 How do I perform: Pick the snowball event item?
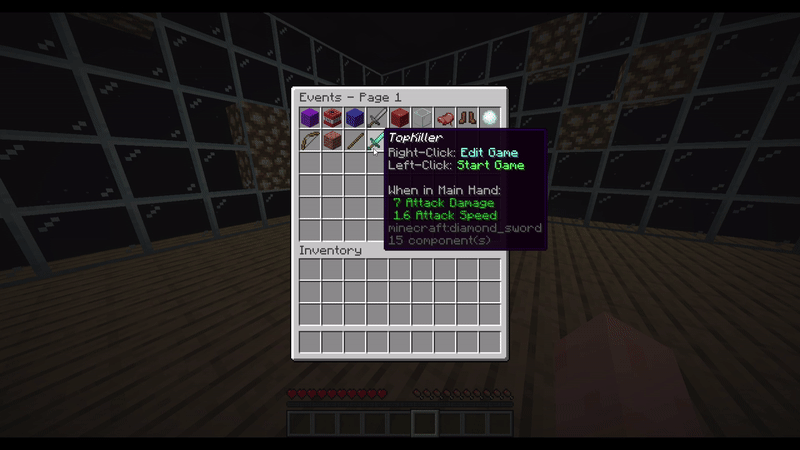[489, 119]
